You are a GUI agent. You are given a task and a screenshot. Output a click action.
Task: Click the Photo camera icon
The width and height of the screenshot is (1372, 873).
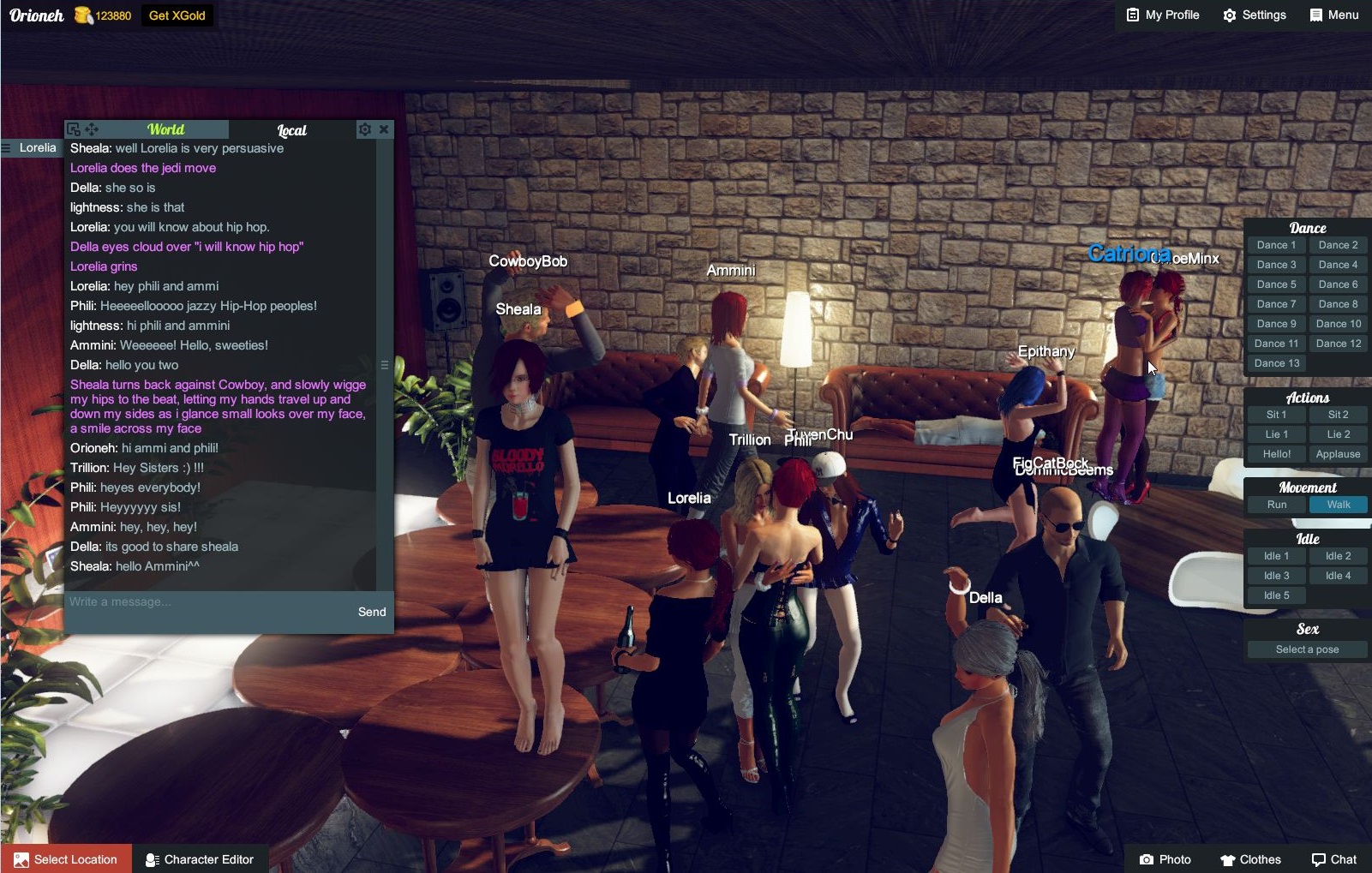tap(1147, 859)
